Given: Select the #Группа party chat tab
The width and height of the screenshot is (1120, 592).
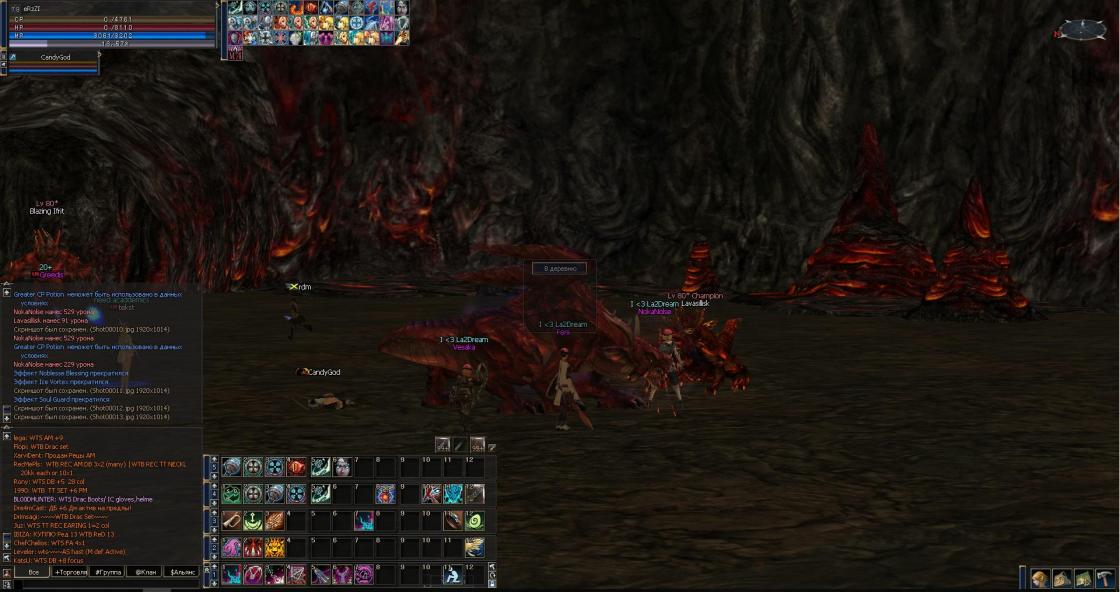Looking at the screenshot, I should [107, 572].
